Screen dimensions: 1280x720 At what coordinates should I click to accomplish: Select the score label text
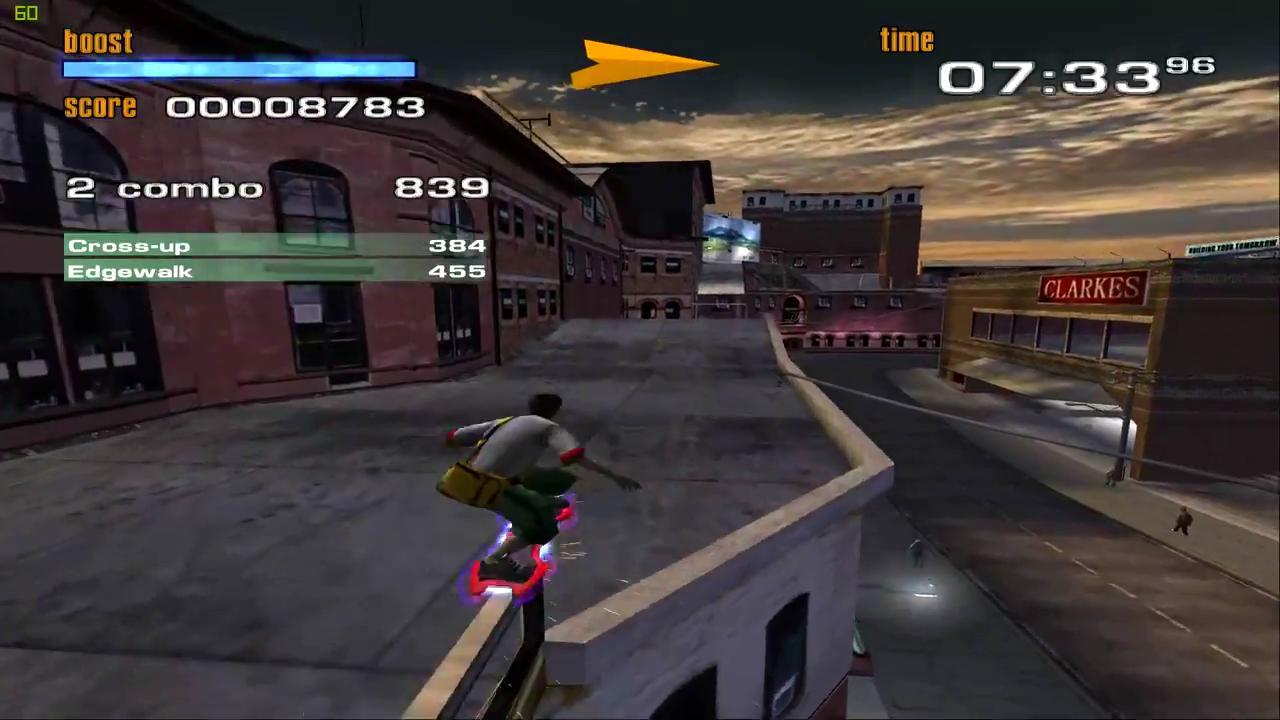(100, 107)
